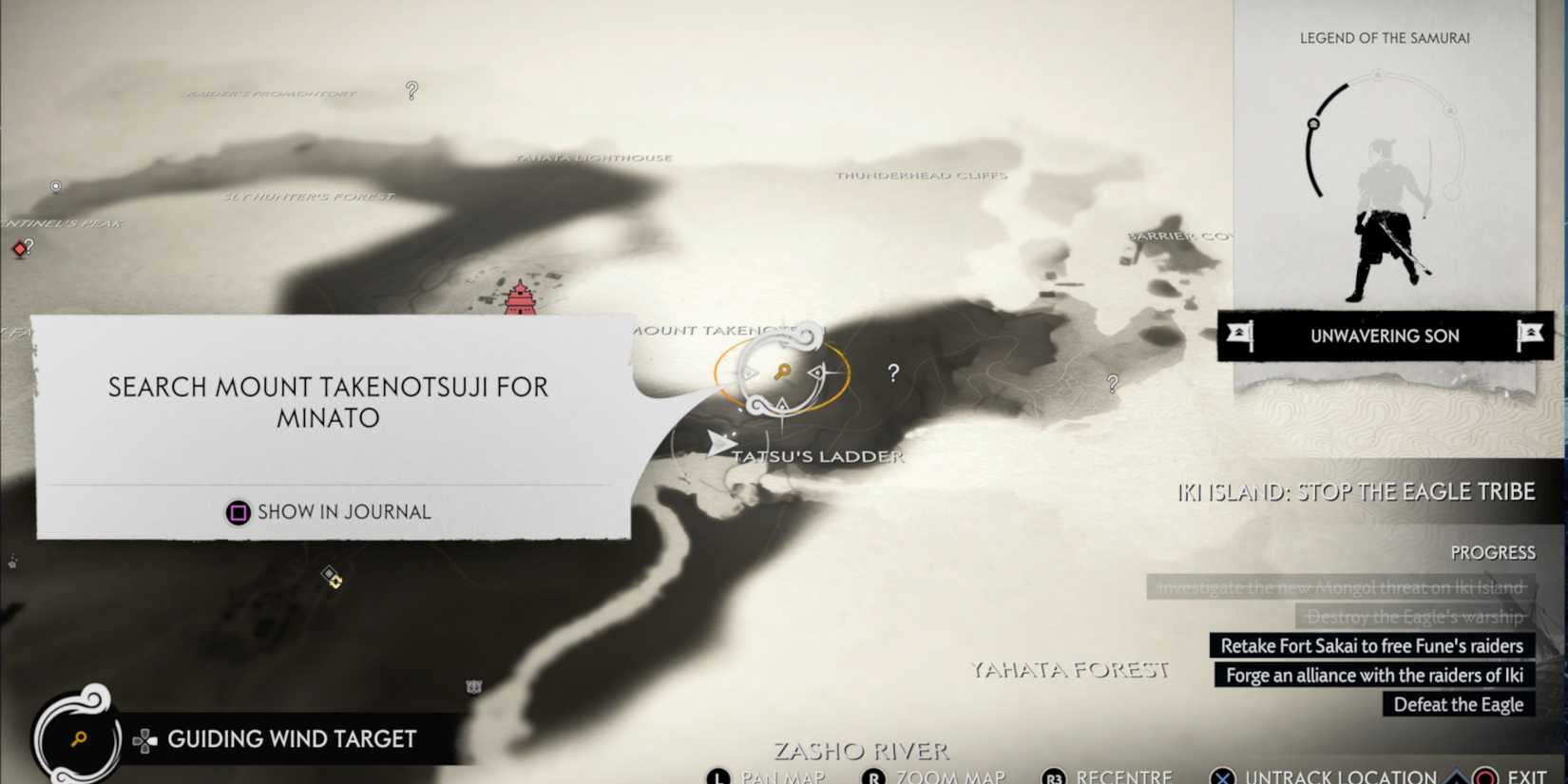This screenshot has height=784, width=1568.
Task: Select the 'Defeat the Eagle' objective
Action: (1458, 704)
